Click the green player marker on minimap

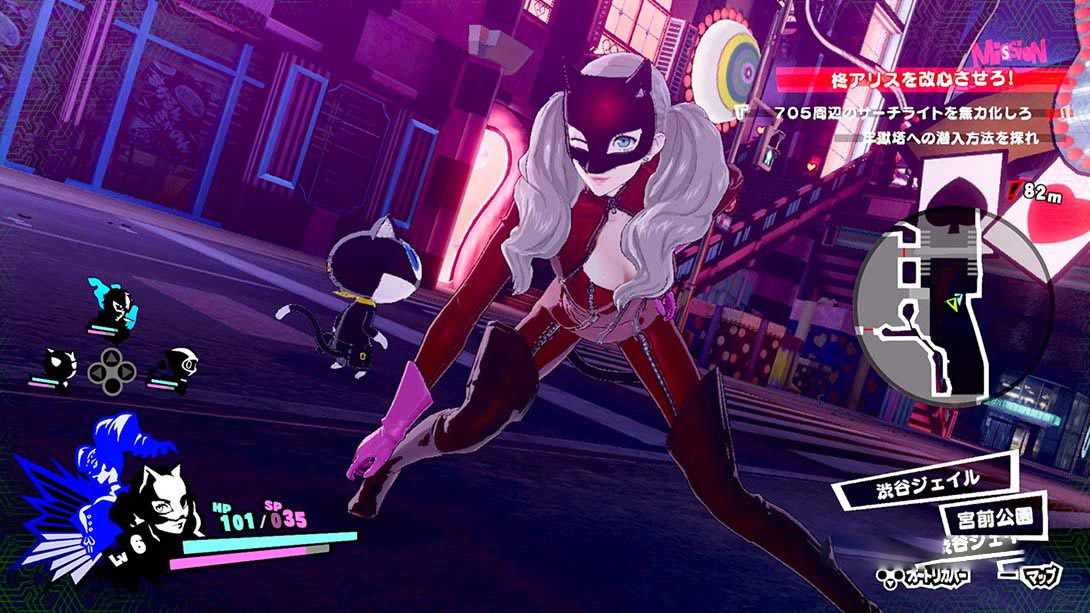(954, 300)
